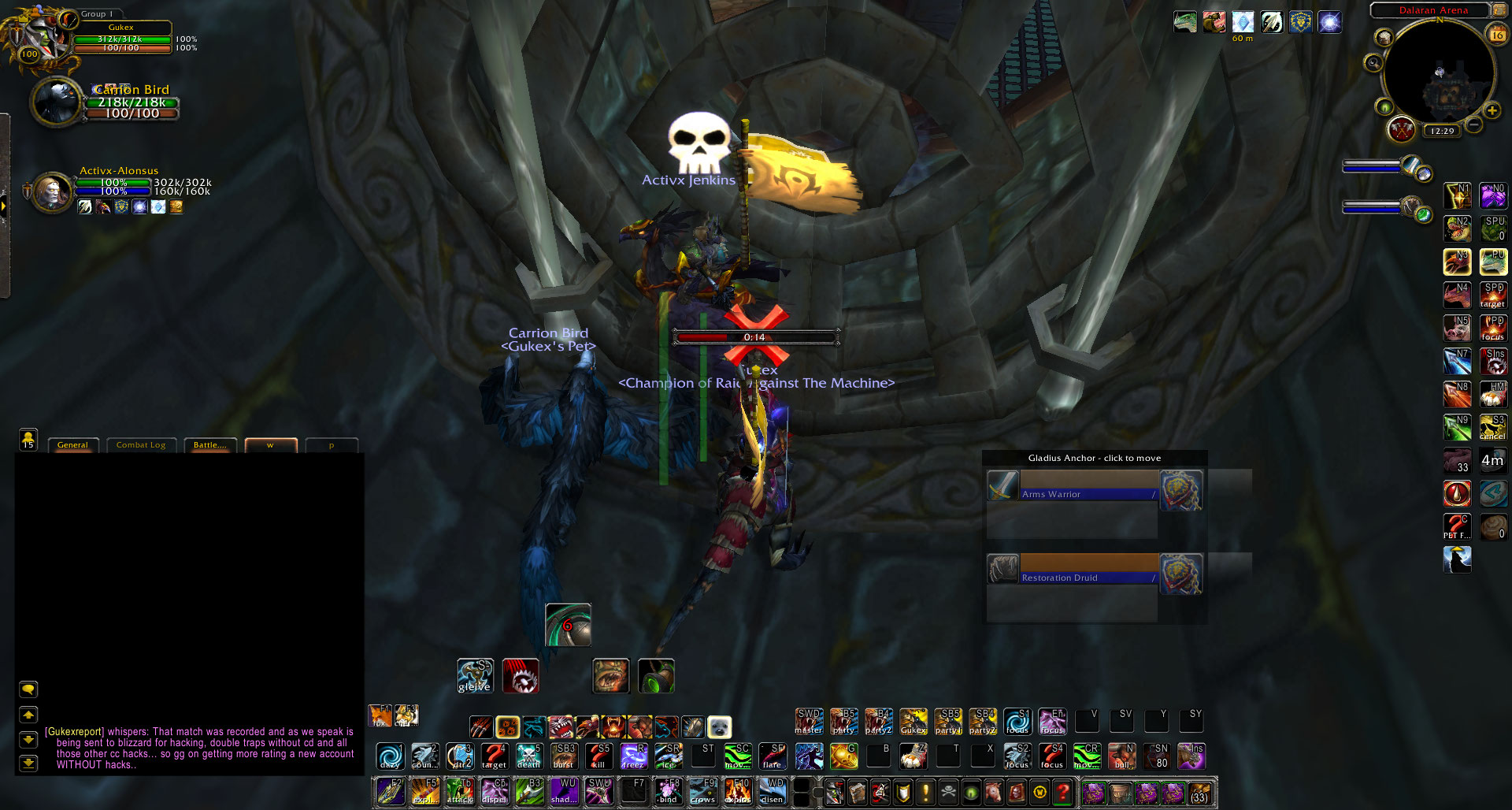Select the Restoration Druid Gladius frame
The width and height of the screenshot is (1512, 810).
click(1088, 570)
